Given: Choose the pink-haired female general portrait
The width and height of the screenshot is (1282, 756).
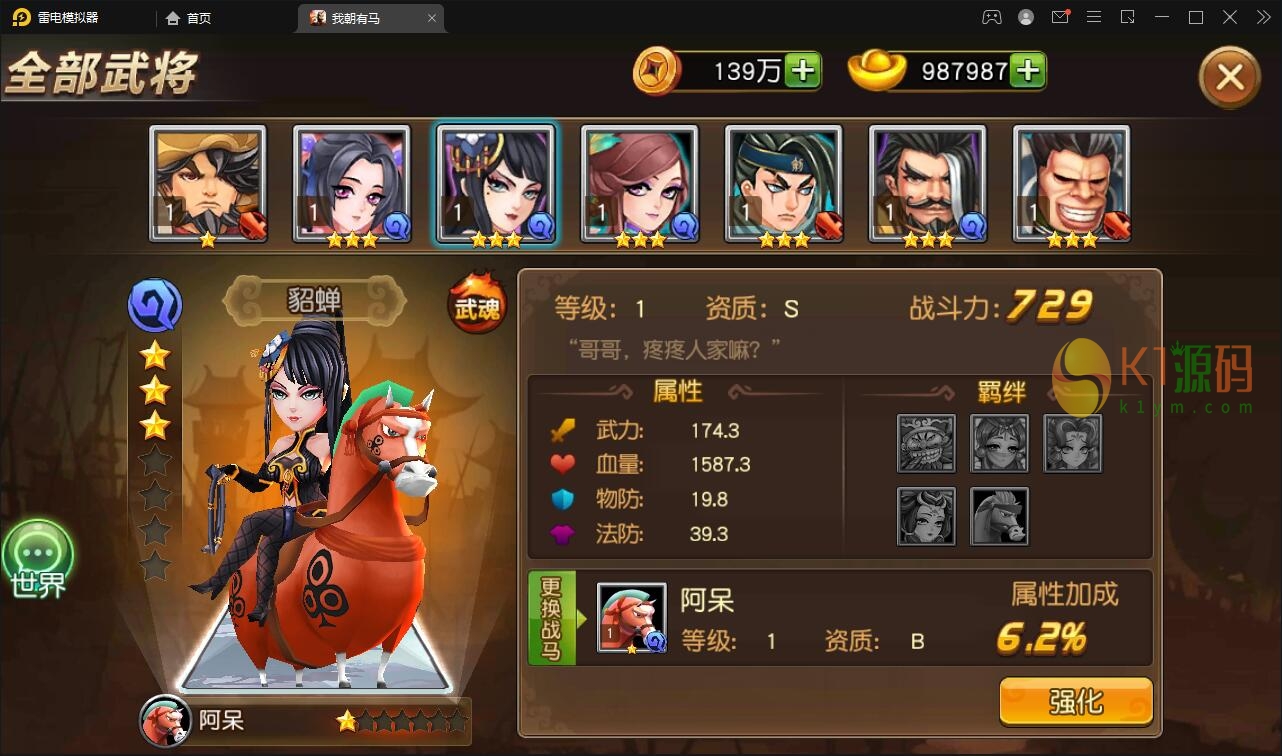Looking at the screenshot, I should [x=640, y=184].
